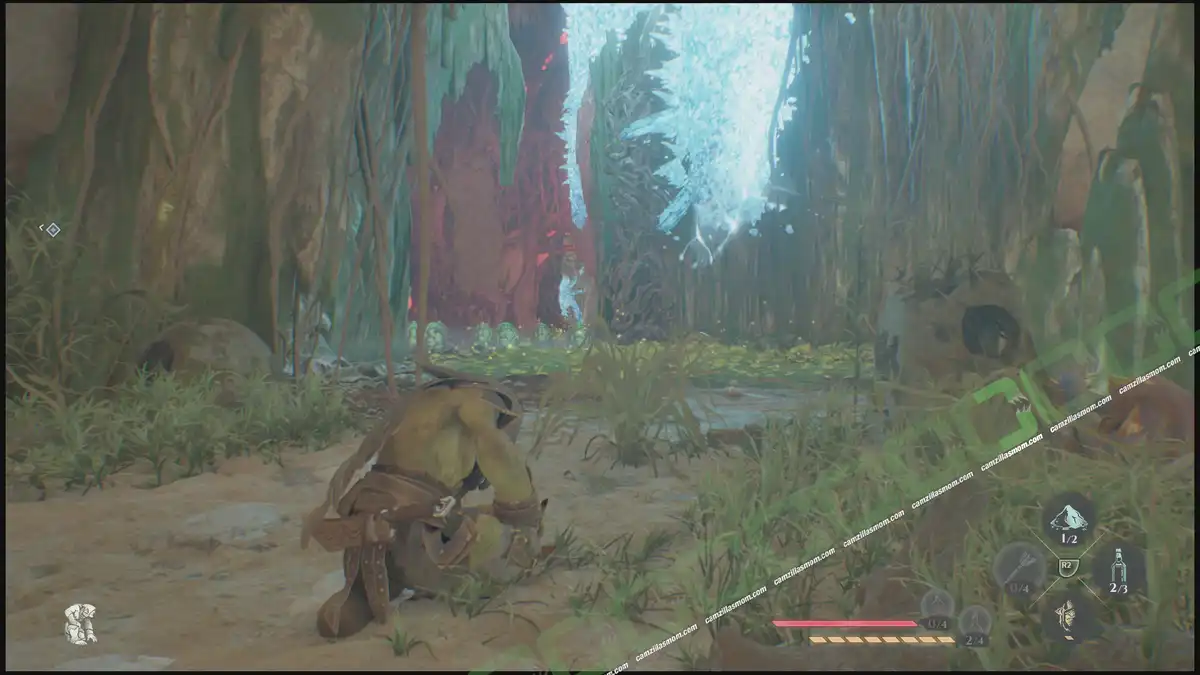1200x675 pixels.
Task: Click the round slot showing 2/4
Action: (x=974, y=623)
